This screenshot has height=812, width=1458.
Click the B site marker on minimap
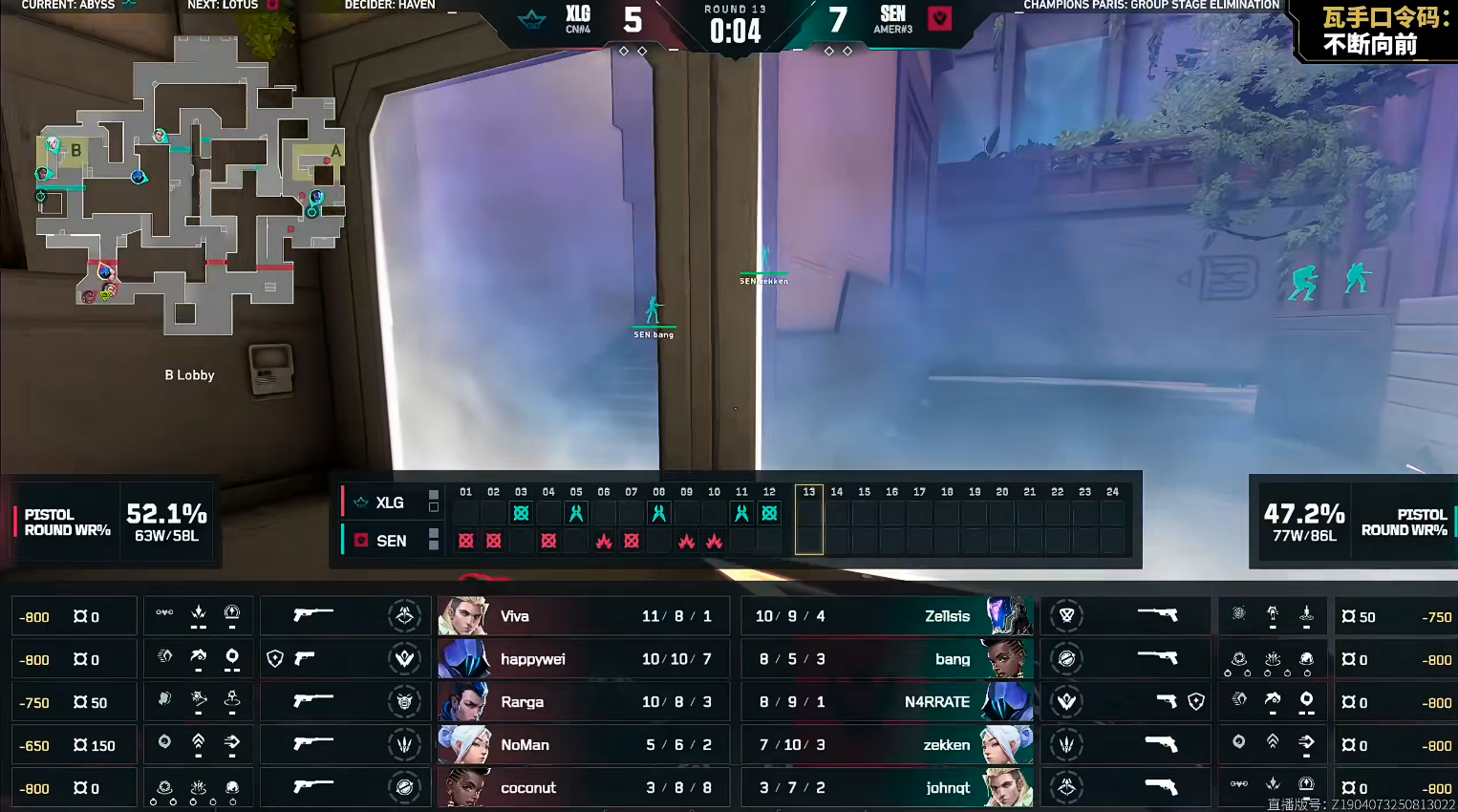(75, 151)
